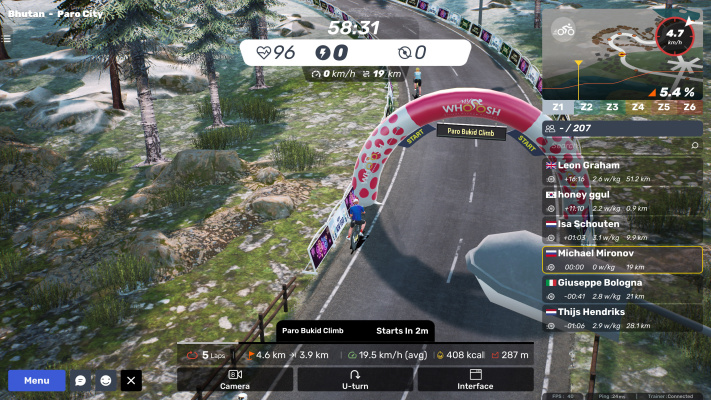Viewport: 711px width, 400px height.
Task: Open the emoji reactions smiley
Action: (x=106, y=380)
